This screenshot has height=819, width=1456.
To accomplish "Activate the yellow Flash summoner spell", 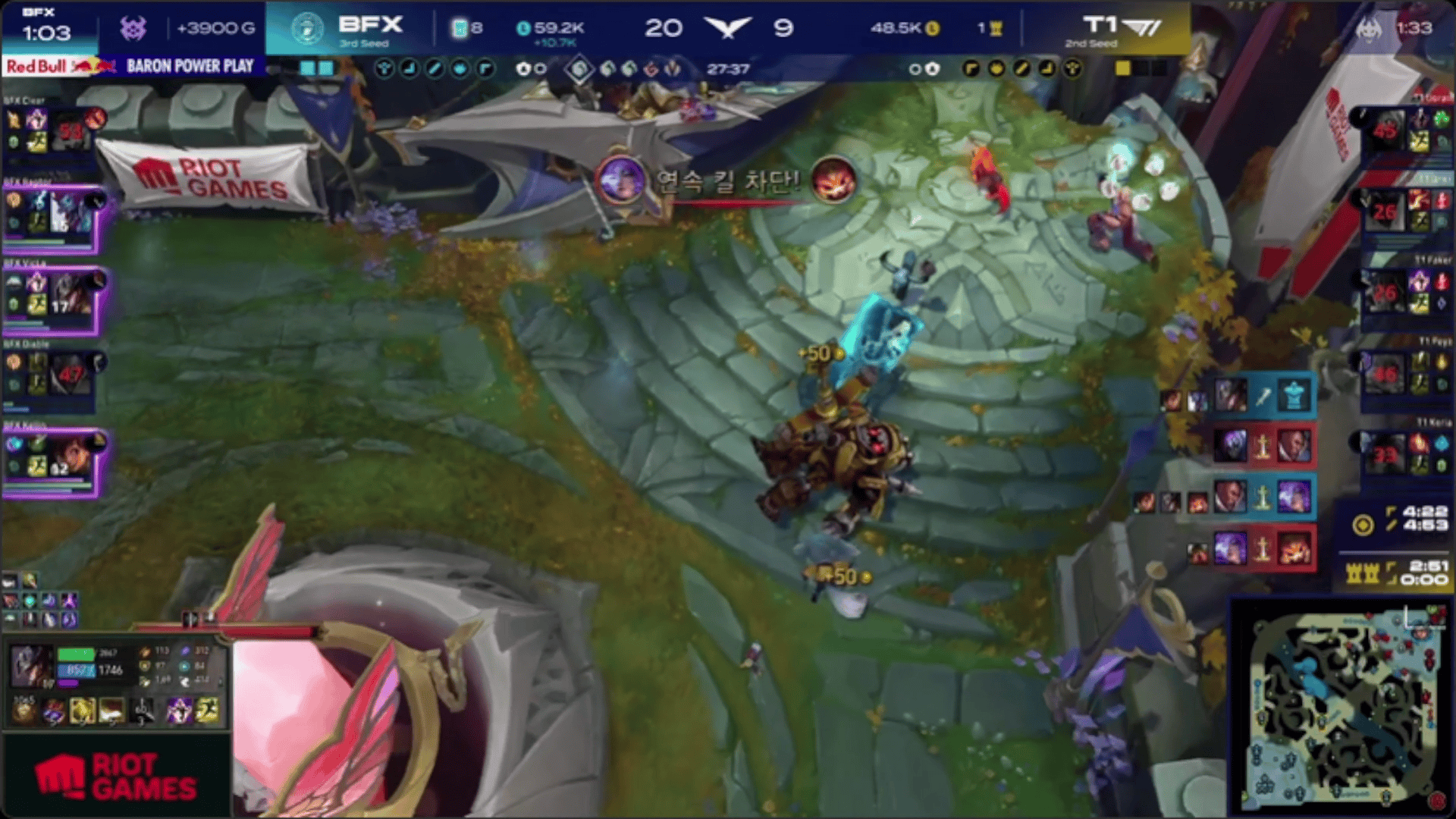I will pos(206,711).
